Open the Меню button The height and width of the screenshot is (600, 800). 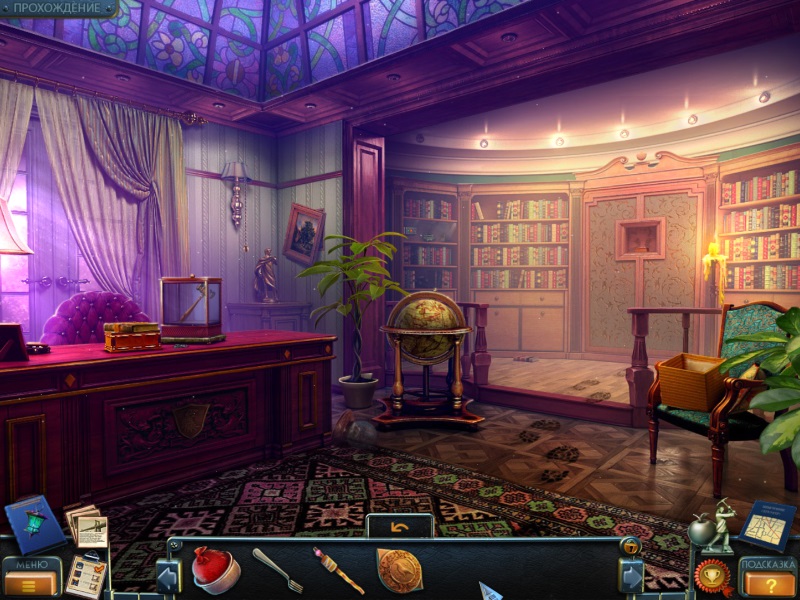point(32,577)
